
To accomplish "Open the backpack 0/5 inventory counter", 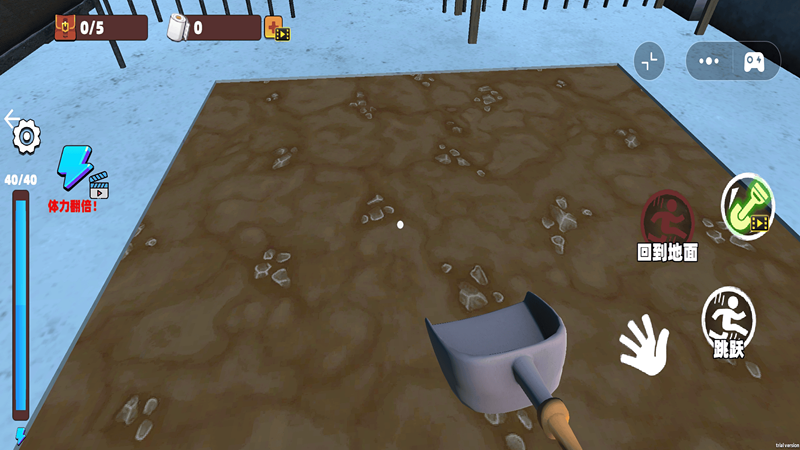I will pyautogui.click(x=80, y=28).
